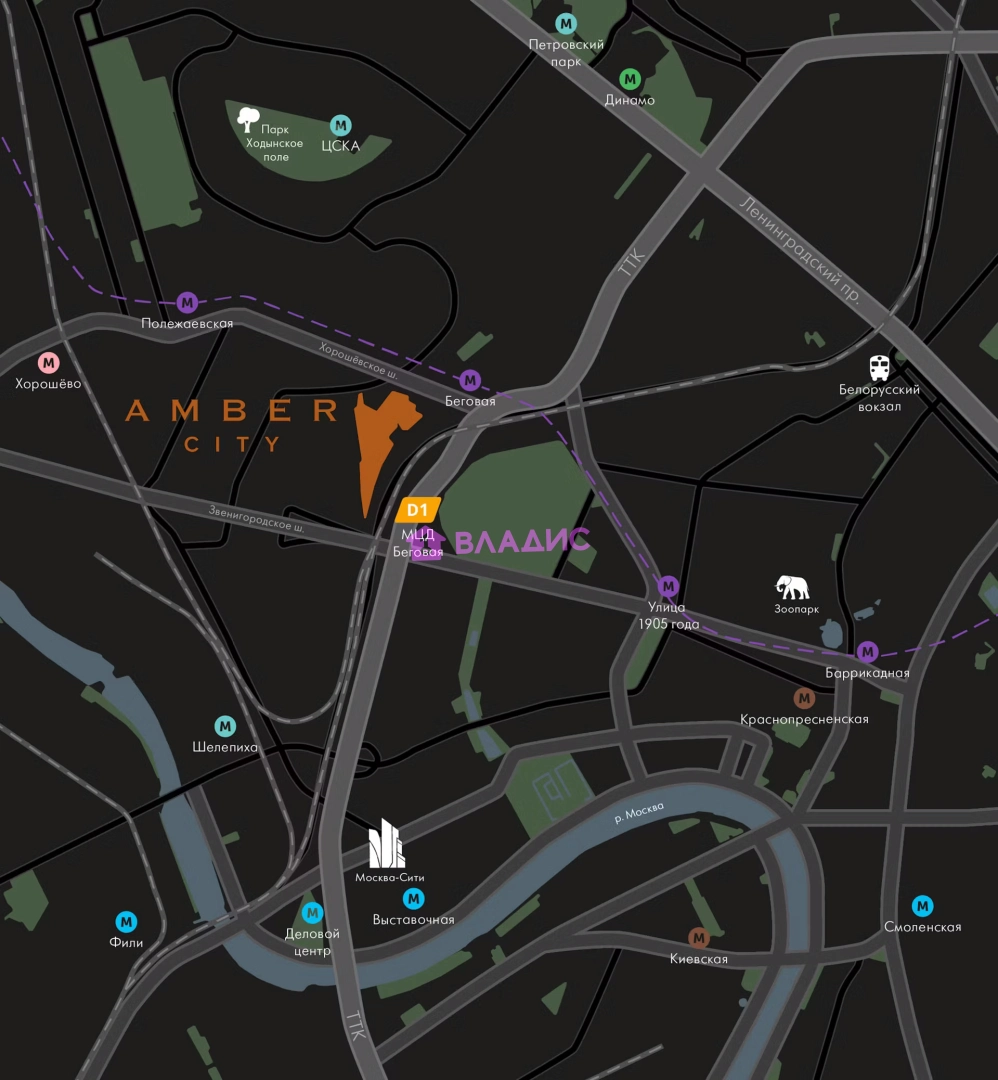
Task: Select the Полежаевская metro marker
Action: pos(187,302)
